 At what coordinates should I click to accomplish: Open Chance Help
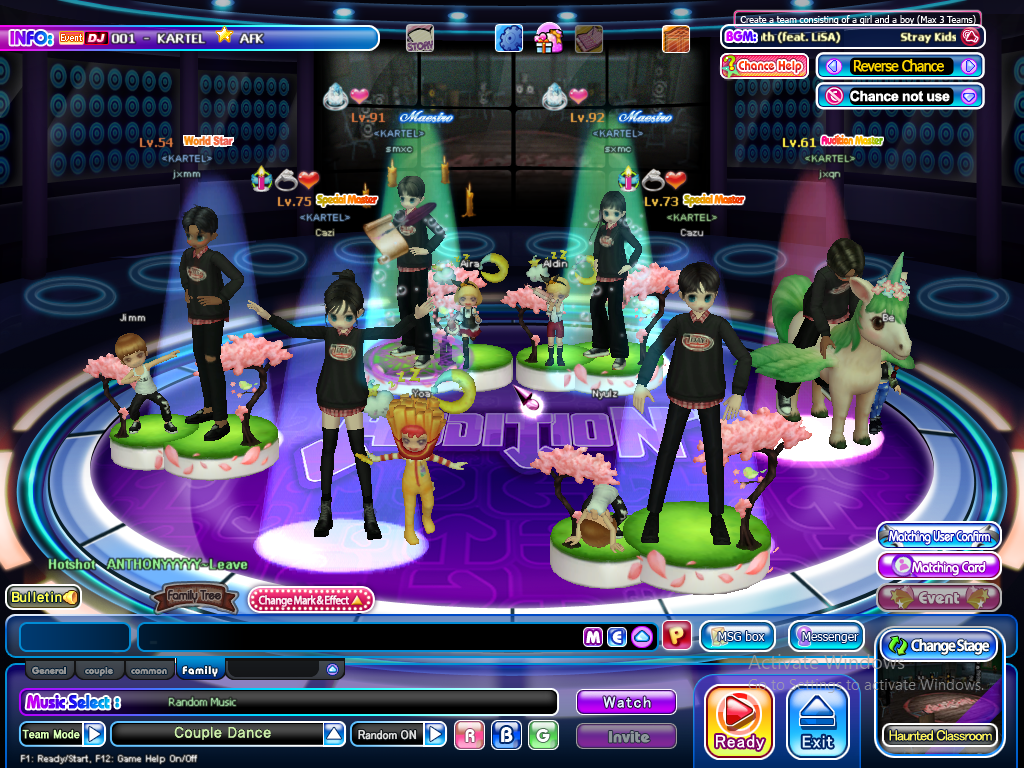(x=764, y=66)
